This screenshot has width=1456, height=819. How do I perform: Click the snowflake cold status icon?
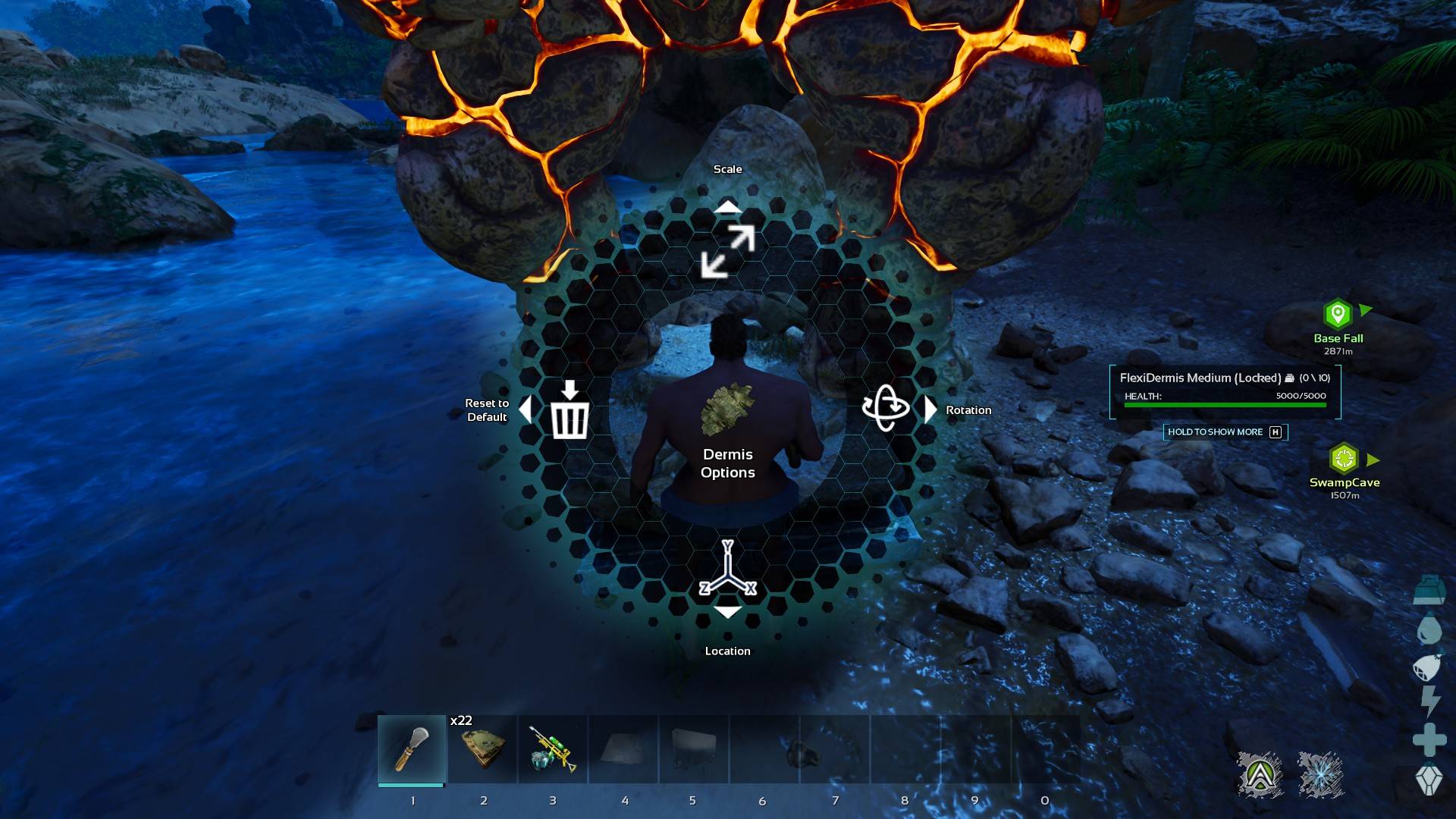pos(1320,775)
